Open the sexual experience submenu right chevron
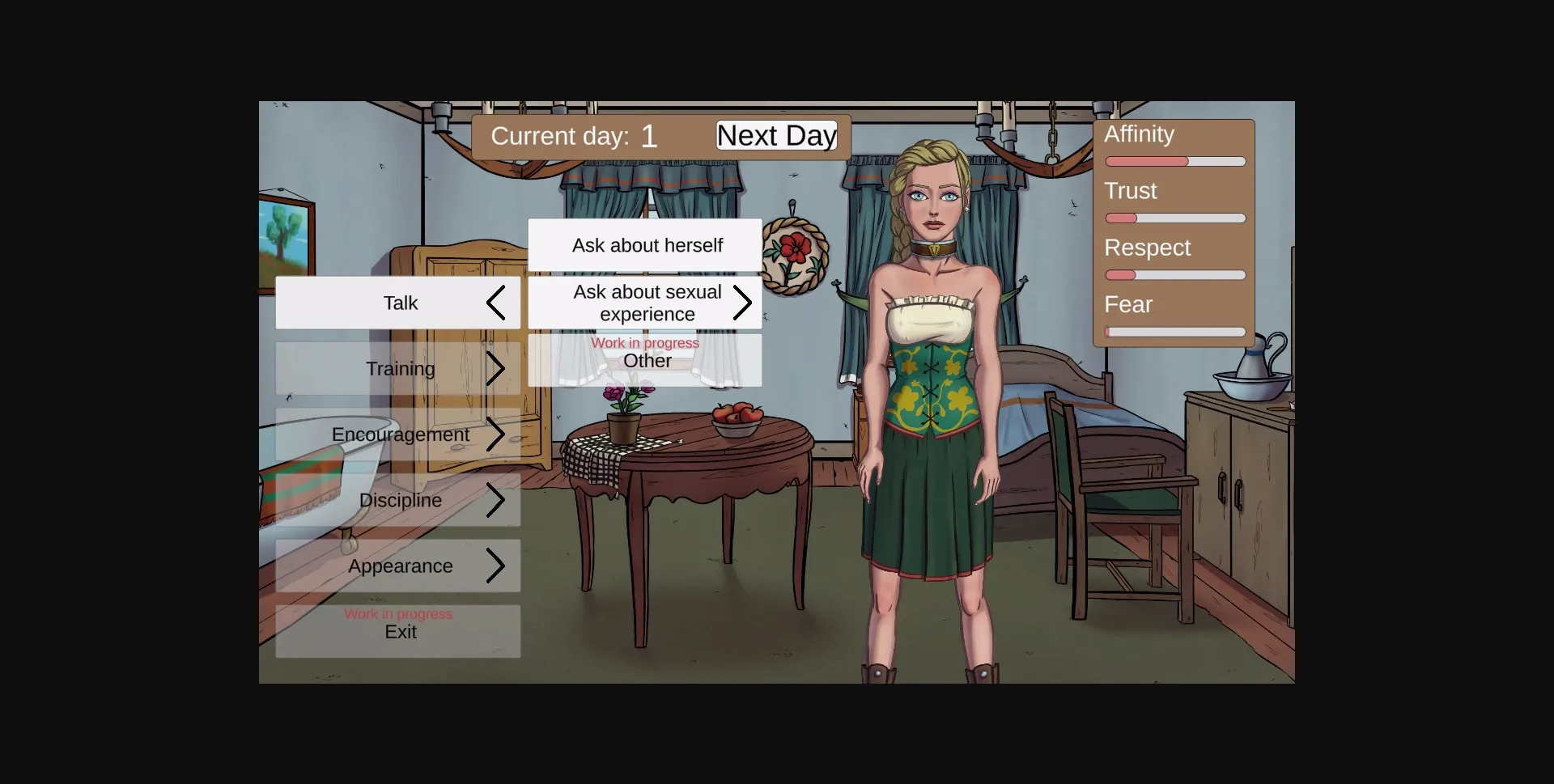 coord(744,303)
